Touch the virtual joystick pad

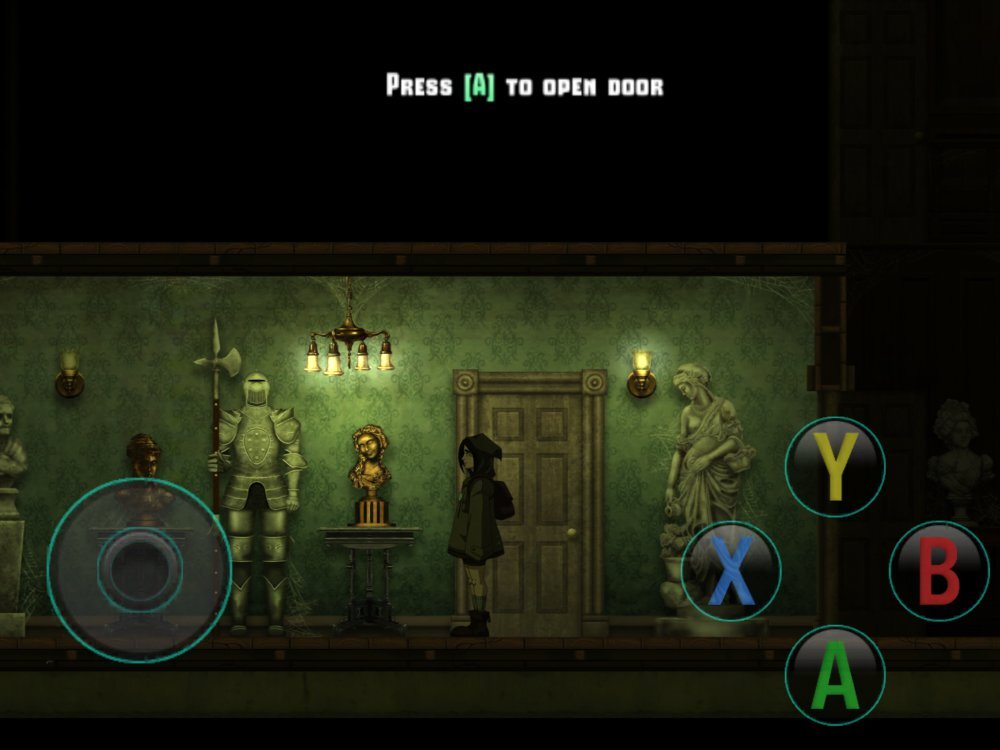click(x=139, y=568)
